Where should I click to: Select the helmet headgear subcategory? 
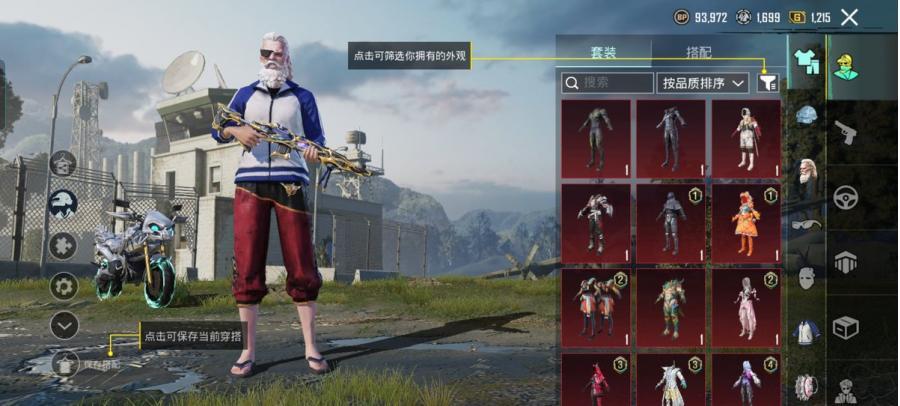(x=806, y=116)
